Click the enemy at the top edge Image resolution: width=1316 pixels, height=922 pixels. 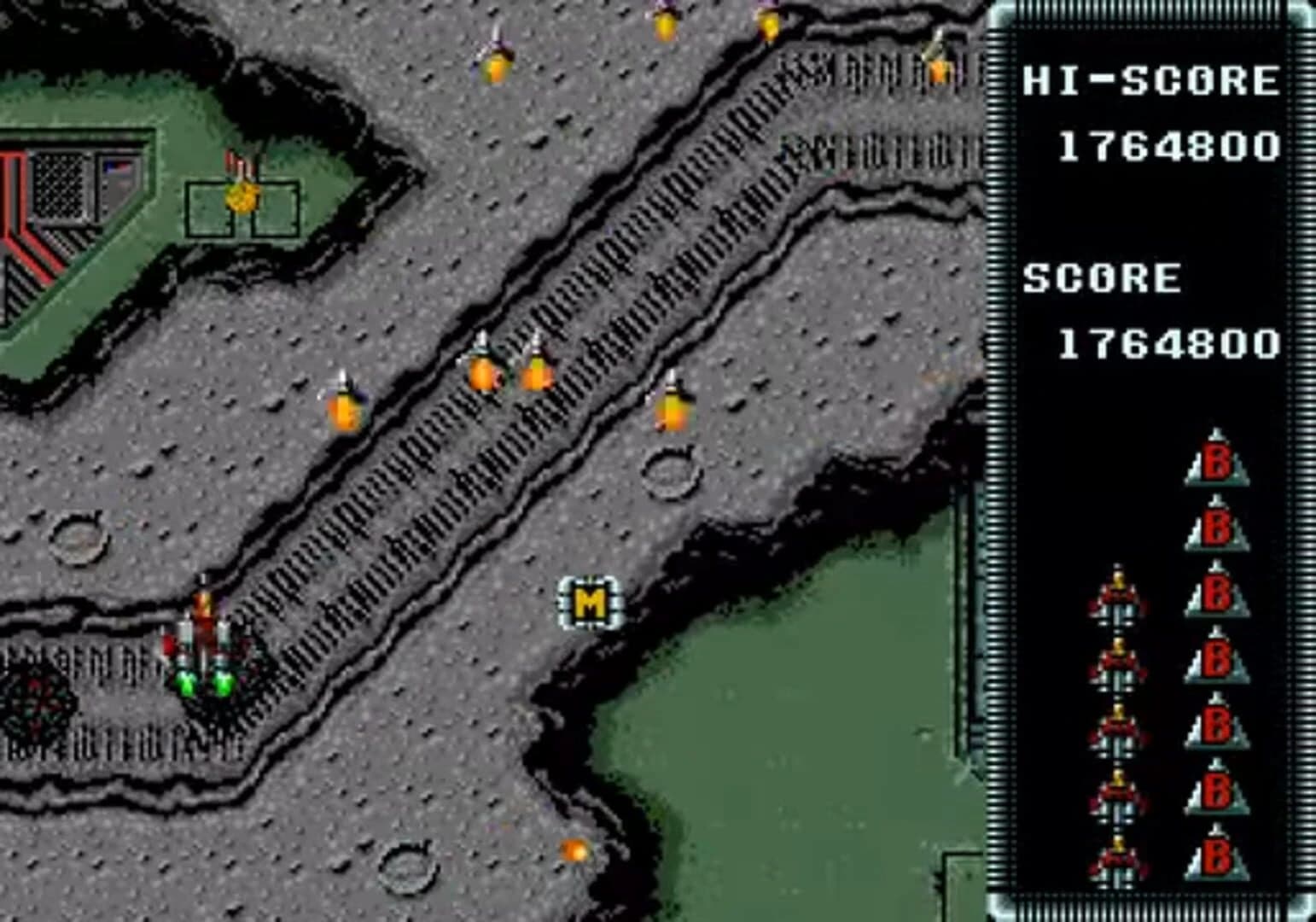tap(664, 21)
